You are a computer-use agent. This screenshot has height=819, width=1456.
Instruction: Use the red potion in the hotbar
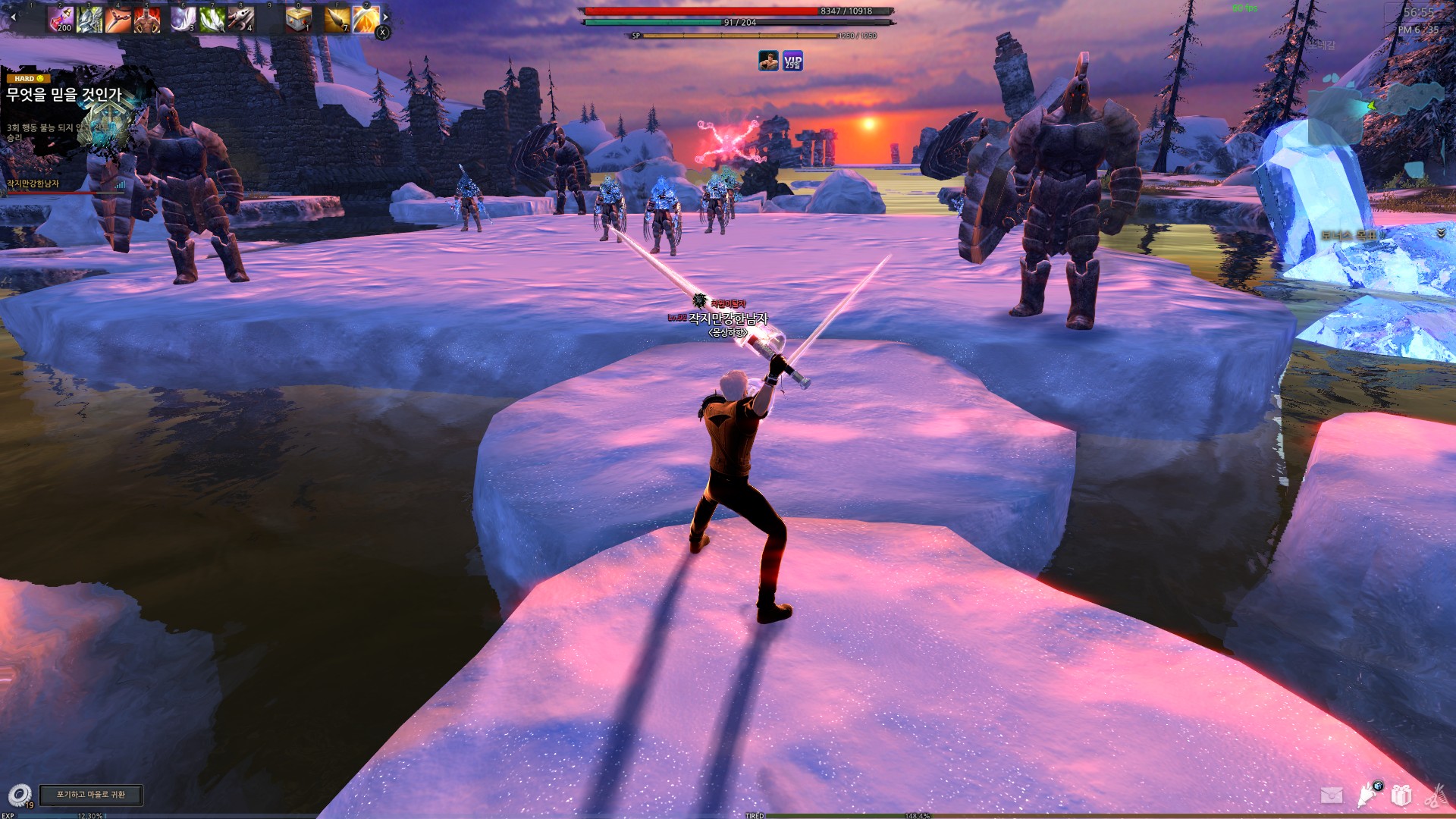point(61,20)
